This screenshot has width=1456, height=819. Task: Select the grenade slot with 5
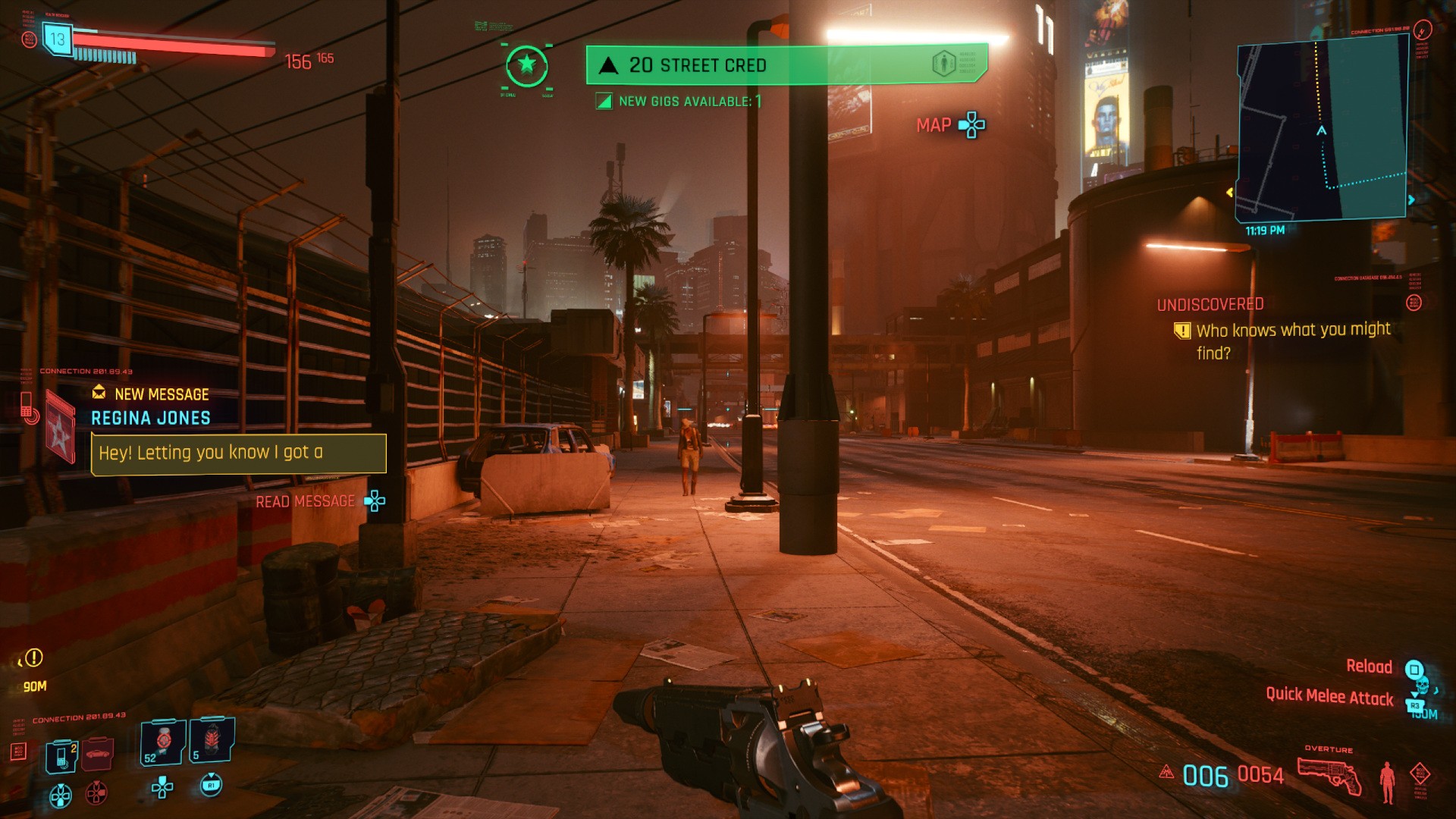coord(212,739)
